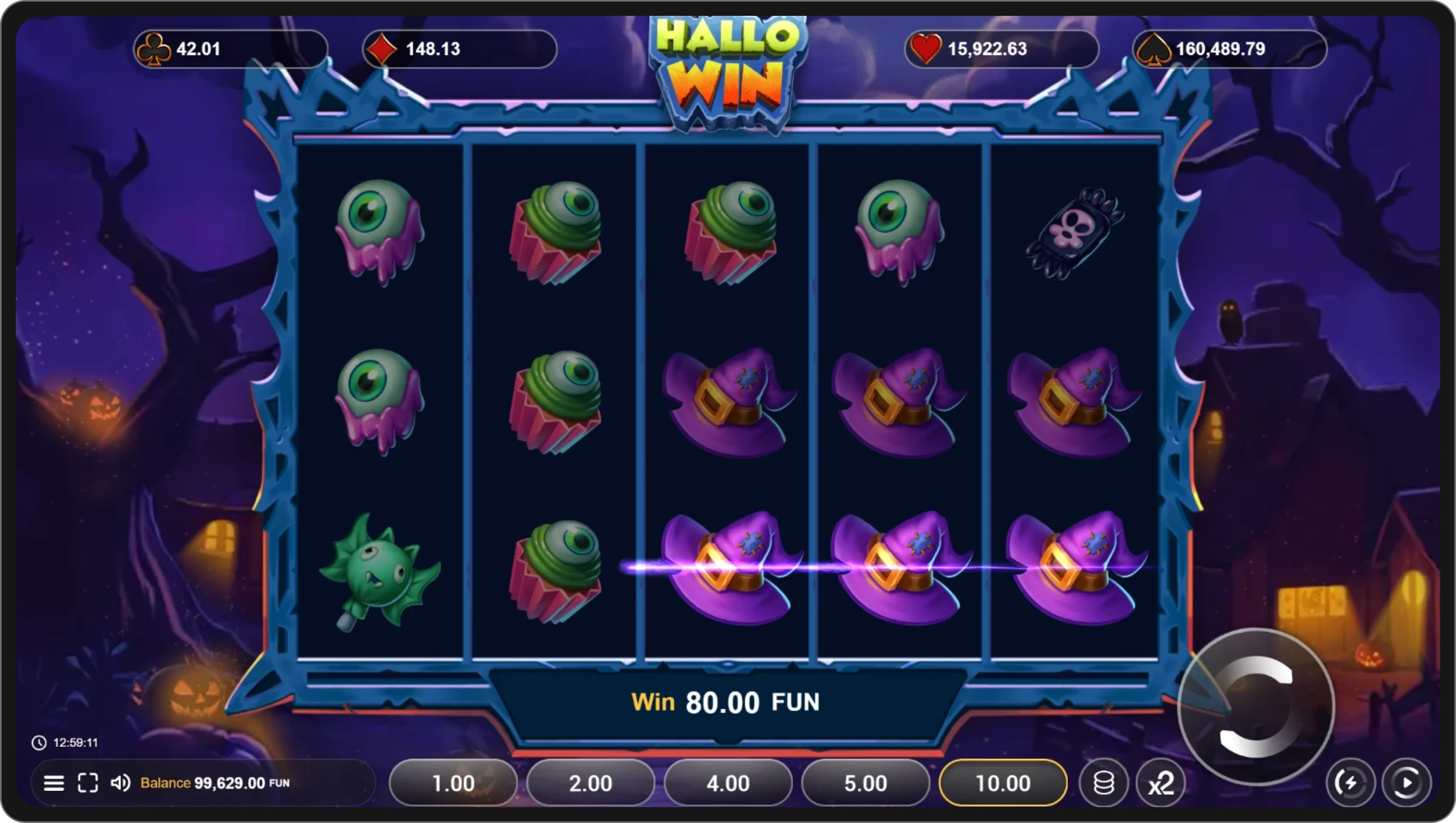Screen dimensions: 1456x823
Task: Choose the 2.00 bet option
Action: (x=590, y=783)
